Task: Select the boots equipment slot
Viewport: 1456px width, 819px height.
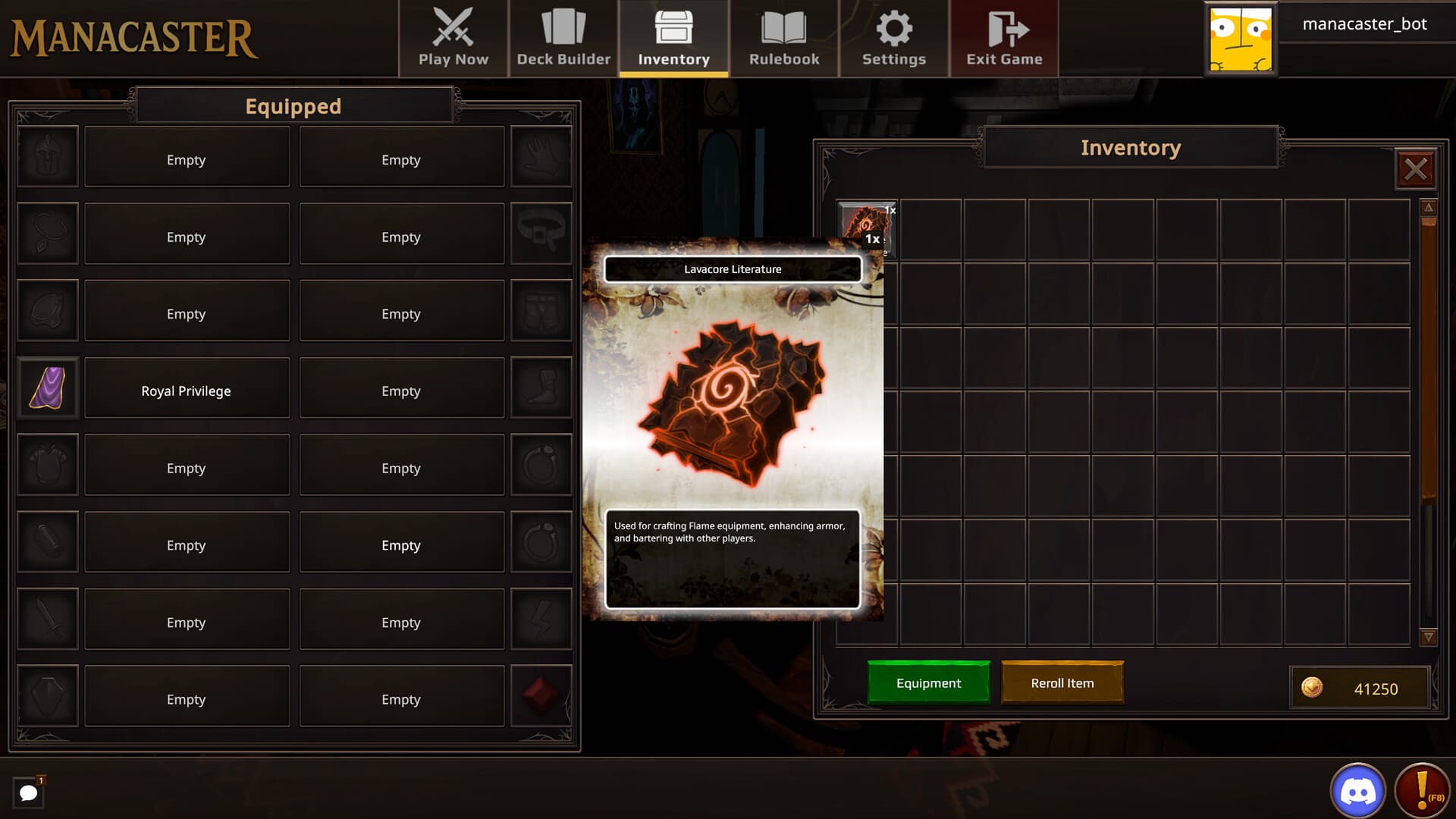Action: coord(541,388)
